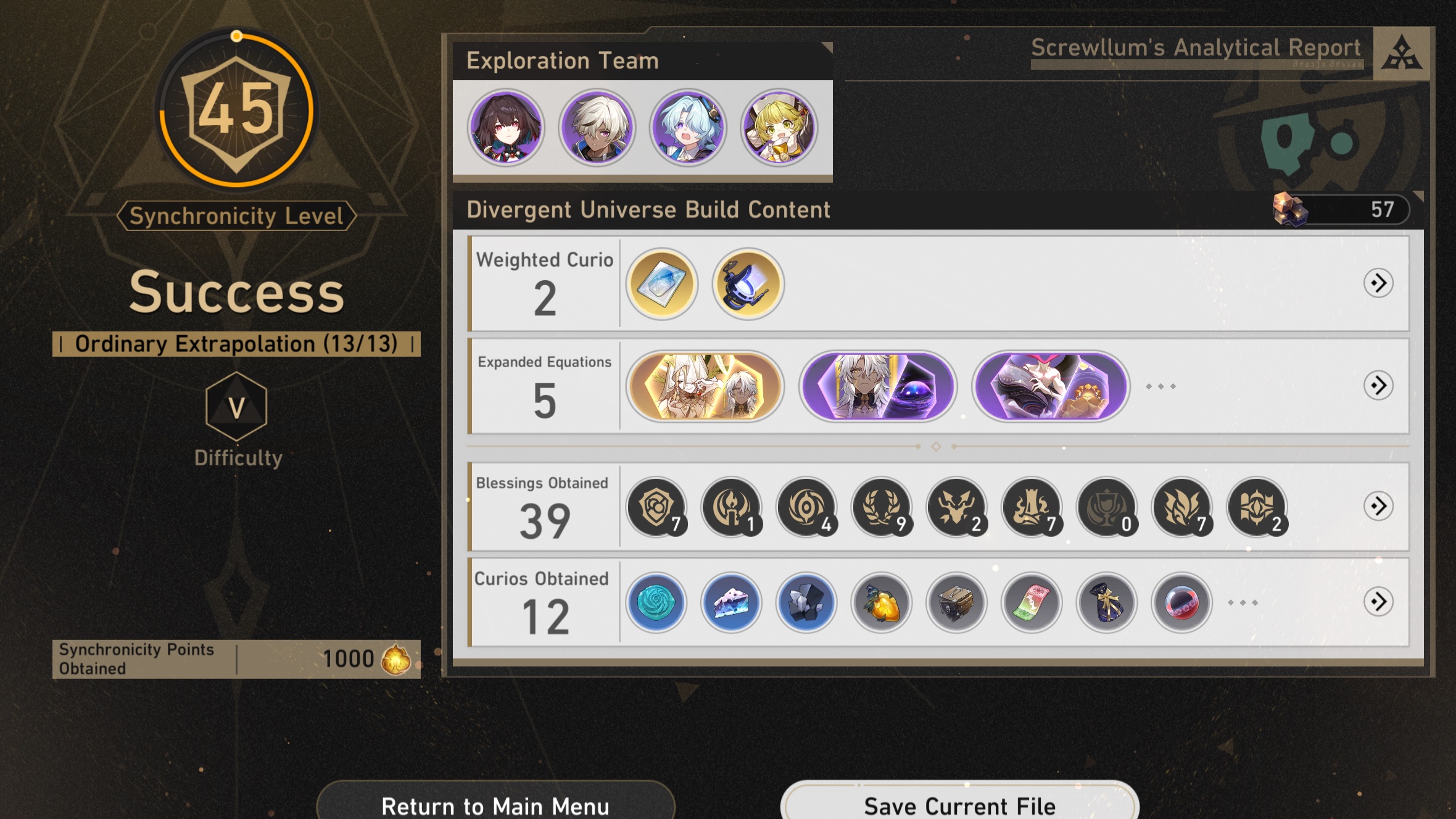The image size is (1456, 819).
Task: Select the Preservation blessing shield icon
Action: (x=655, y=507)
